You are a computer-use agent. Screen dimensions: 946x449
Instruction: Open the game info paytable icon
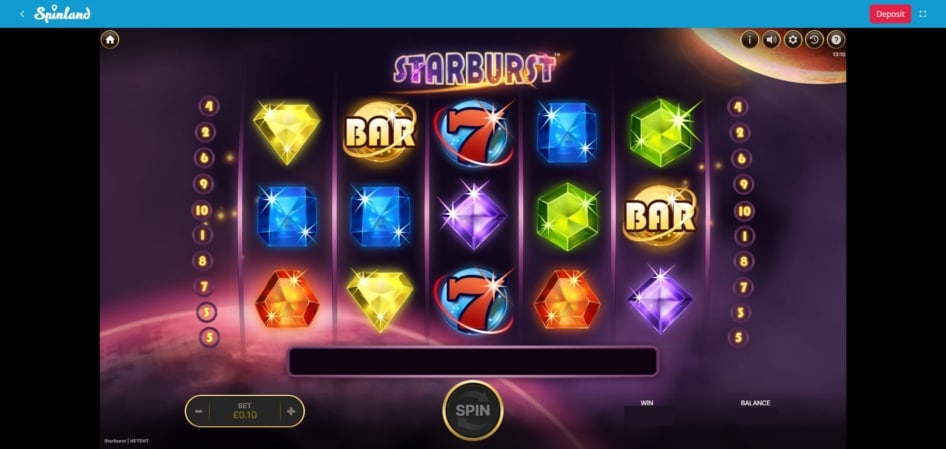coord(749,40)
